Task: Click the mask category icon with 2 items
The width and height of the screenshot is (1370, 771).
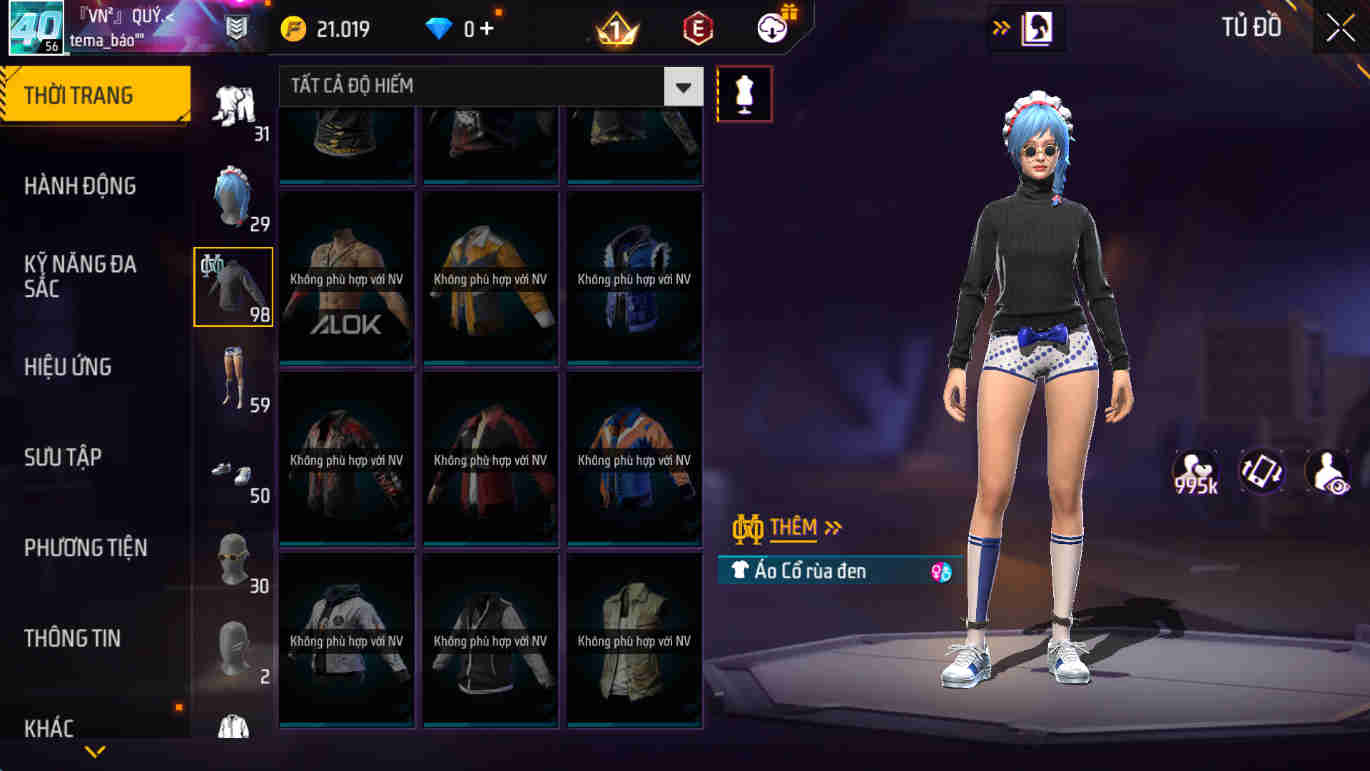Action: tap(233, 648)
